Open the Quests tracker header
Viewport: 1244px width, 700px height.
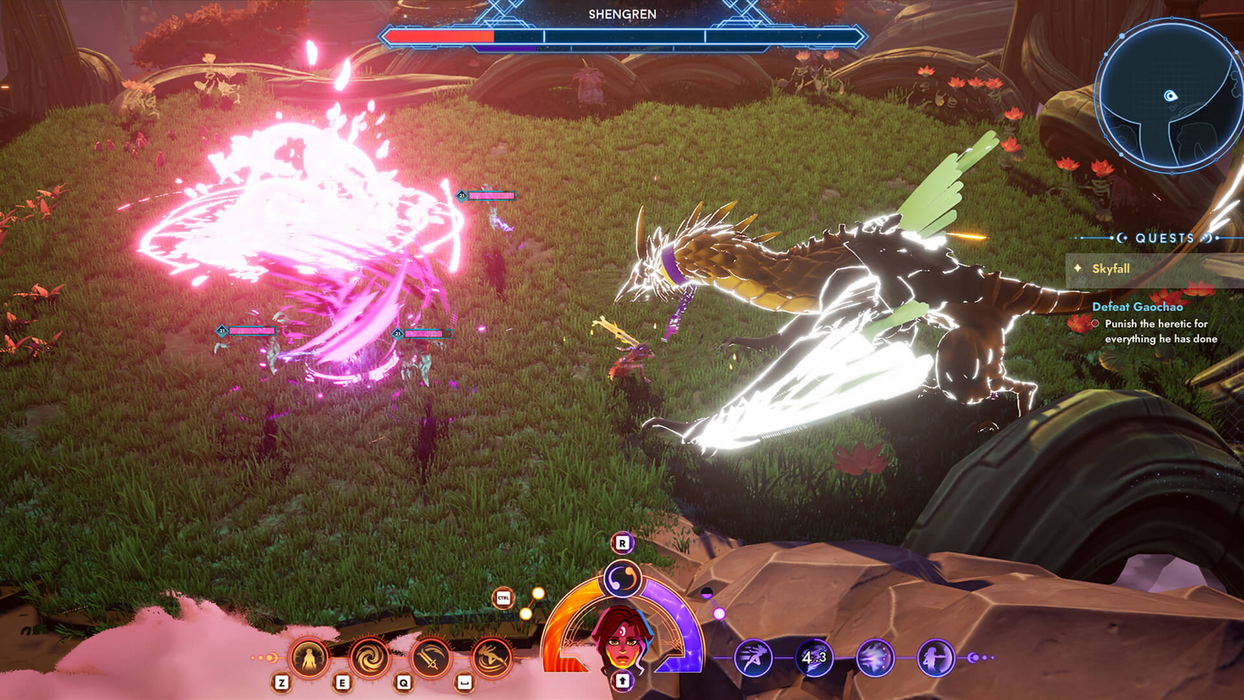pyautogui.click(x=1165, y=238)
